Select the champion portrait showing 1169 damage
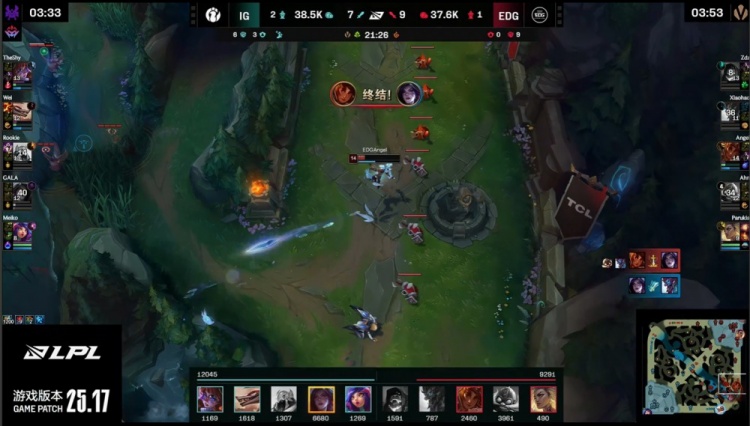The height and width of the screenshot is (426, 750). (x=210, y=399)
